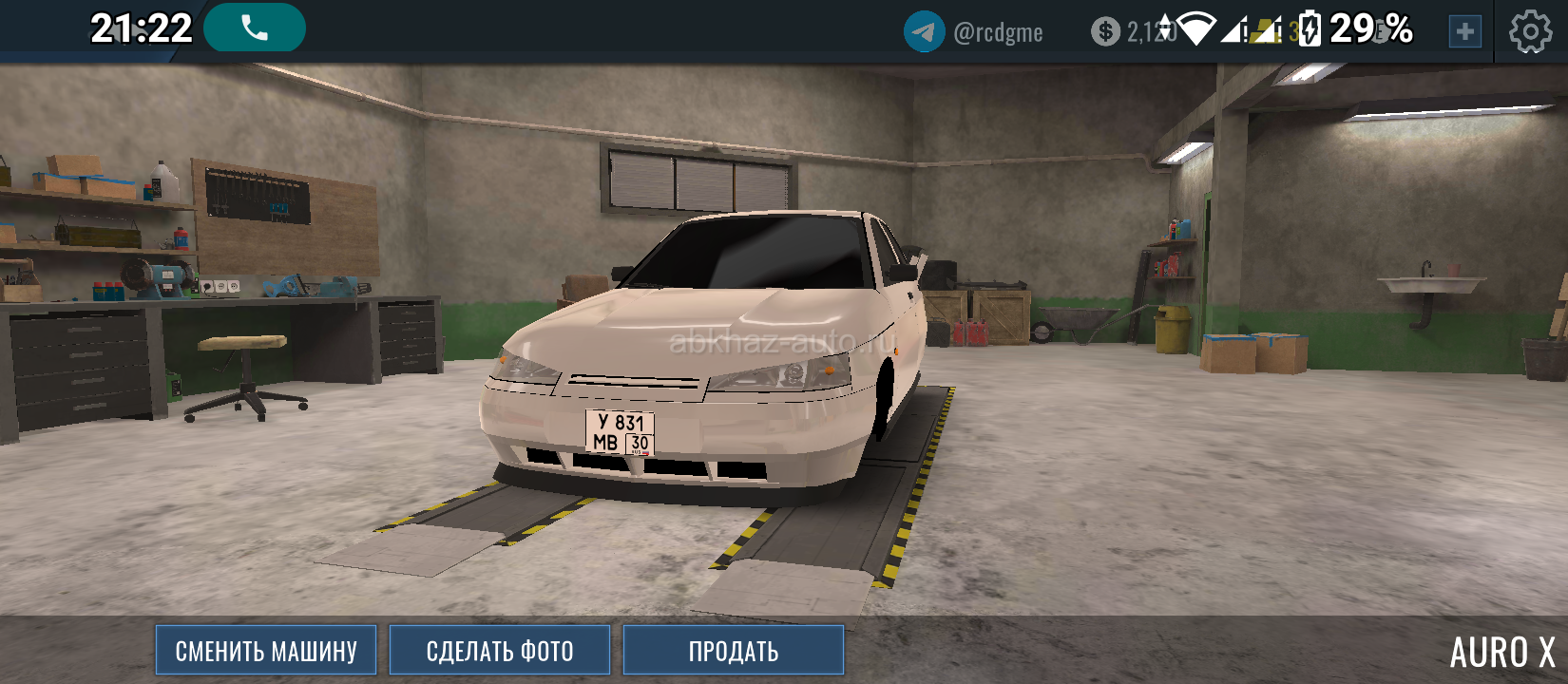Sell the car with ПРОДАТЬ
Viewport: 1568px width, 684px height.
734,651
